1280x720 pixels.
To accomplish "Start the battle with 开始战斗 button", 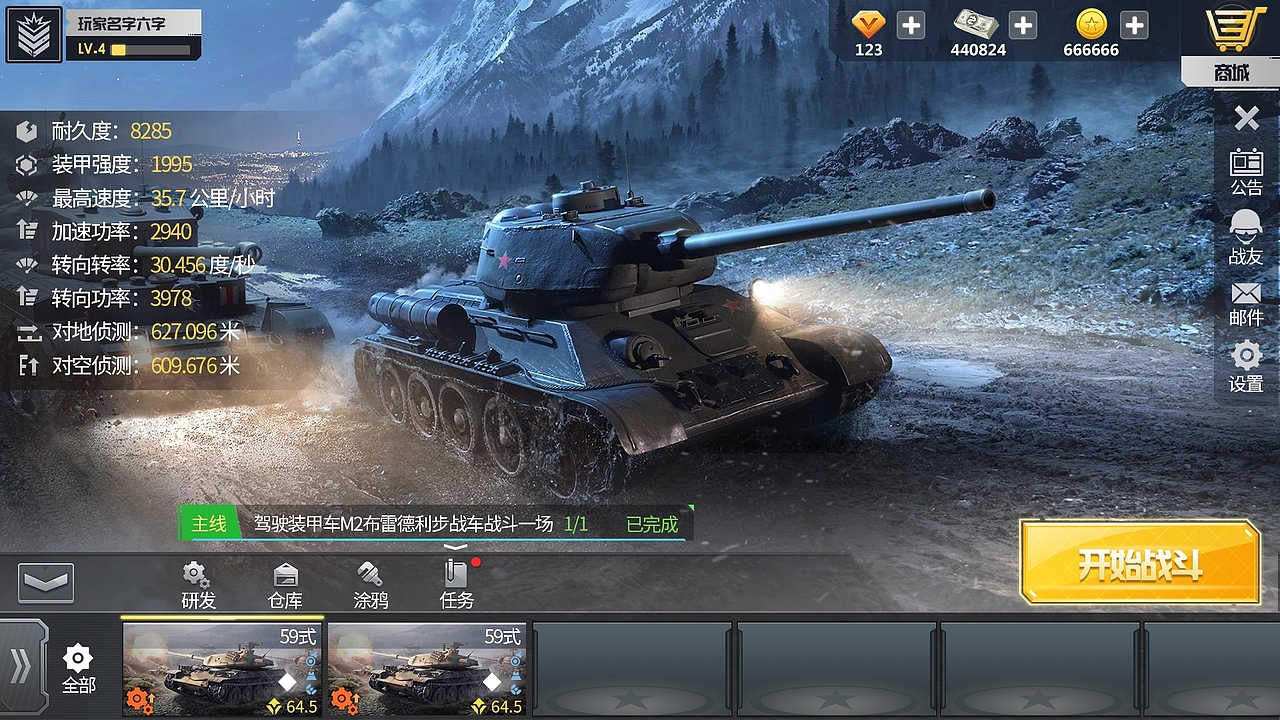I will point(1139,563).
